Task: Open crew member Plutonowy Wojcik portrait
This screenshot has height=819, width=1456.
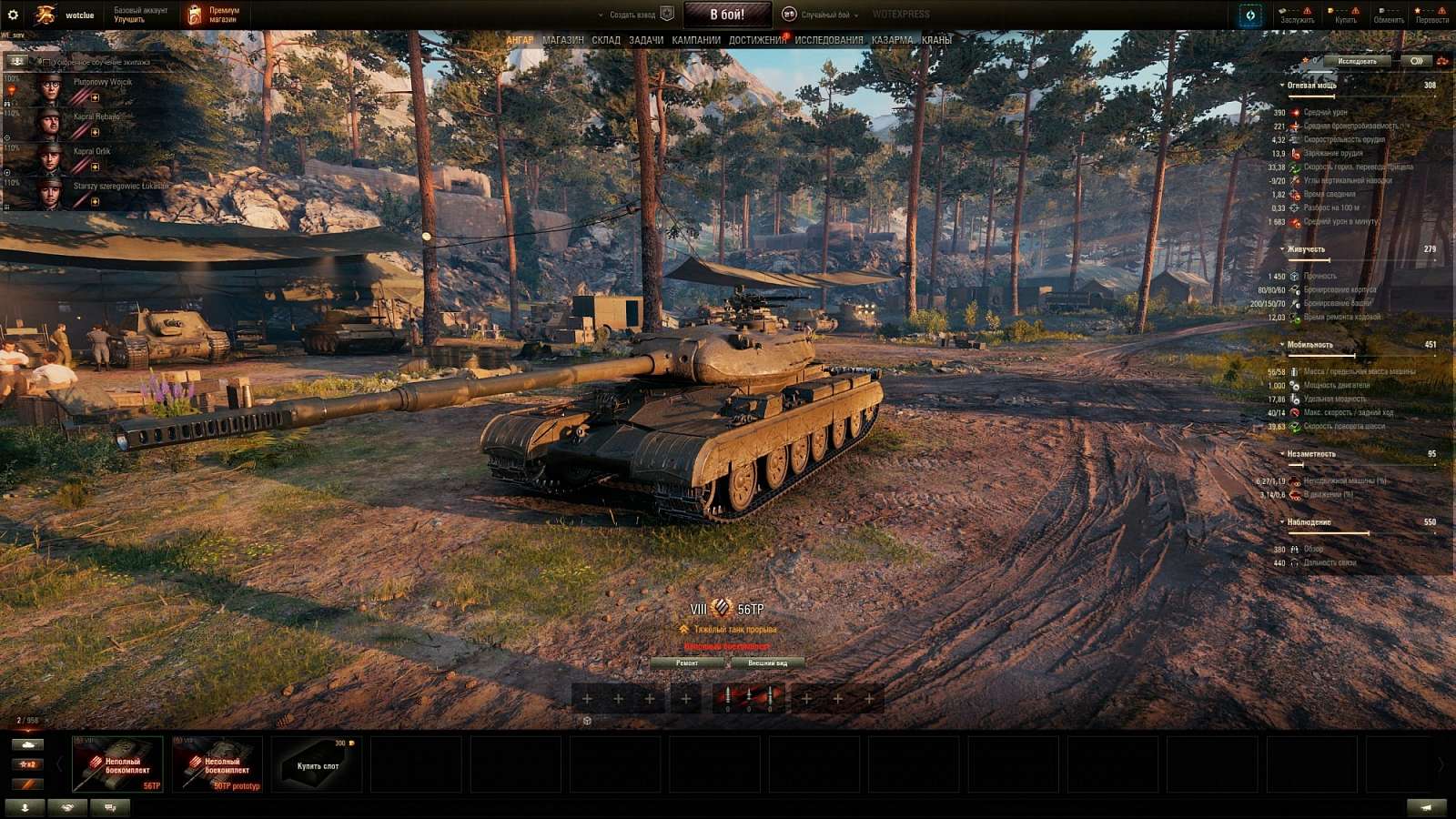Action: (53, 91)
